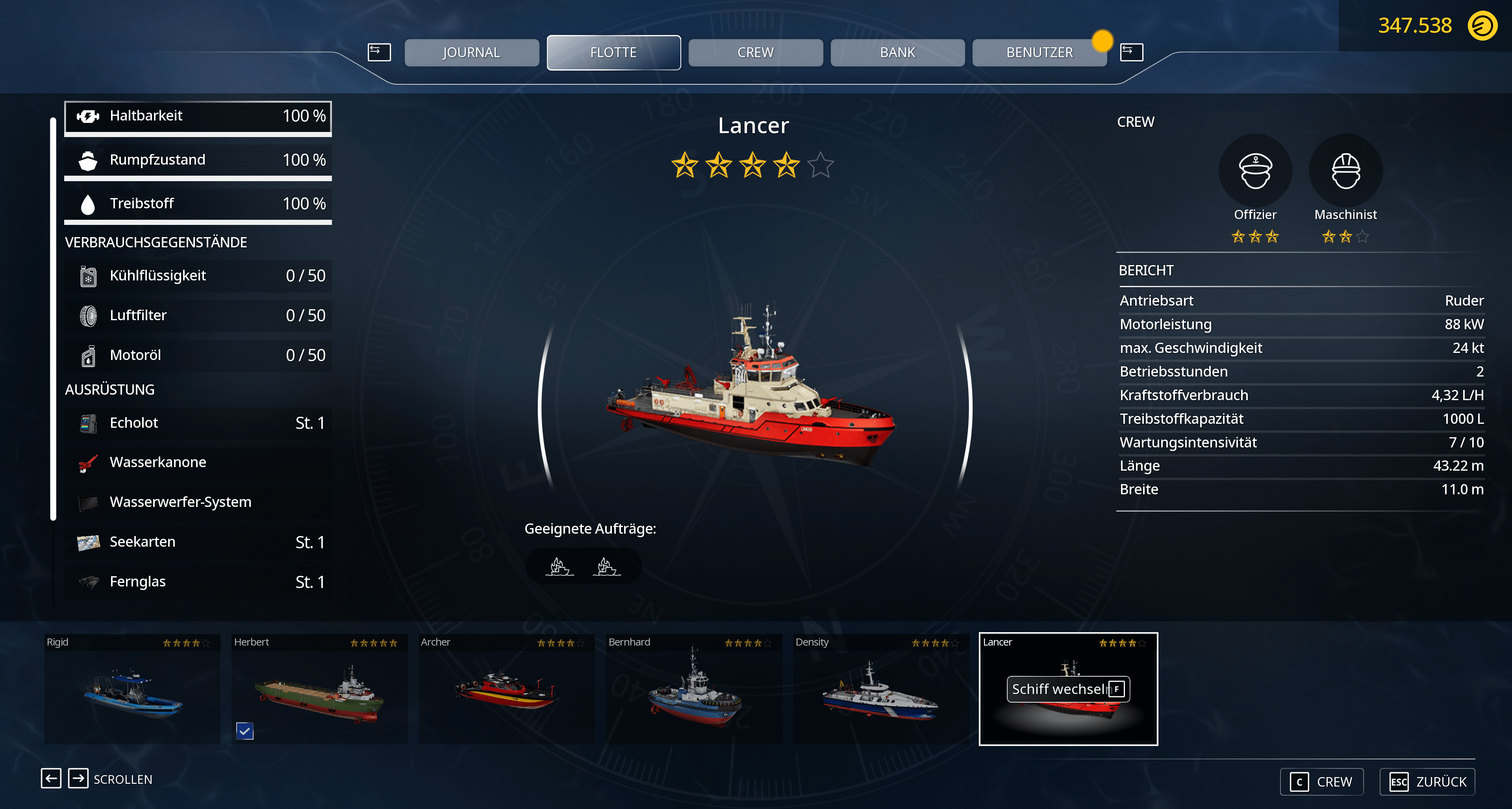Choose the Density patrol ship

(880, 689)
